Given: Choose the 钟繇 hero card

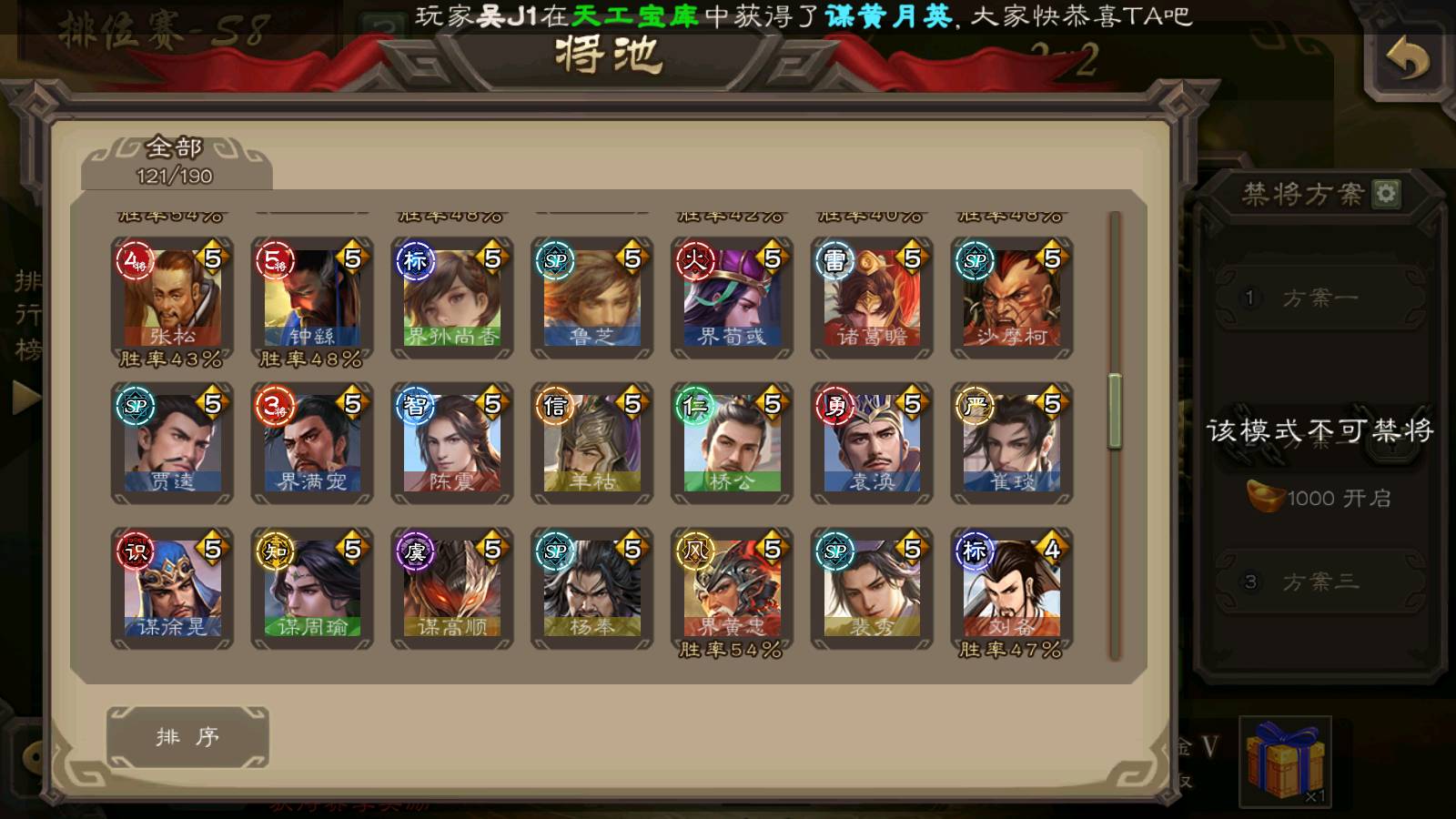Looking at the screenshot, I should click(312, 298).
